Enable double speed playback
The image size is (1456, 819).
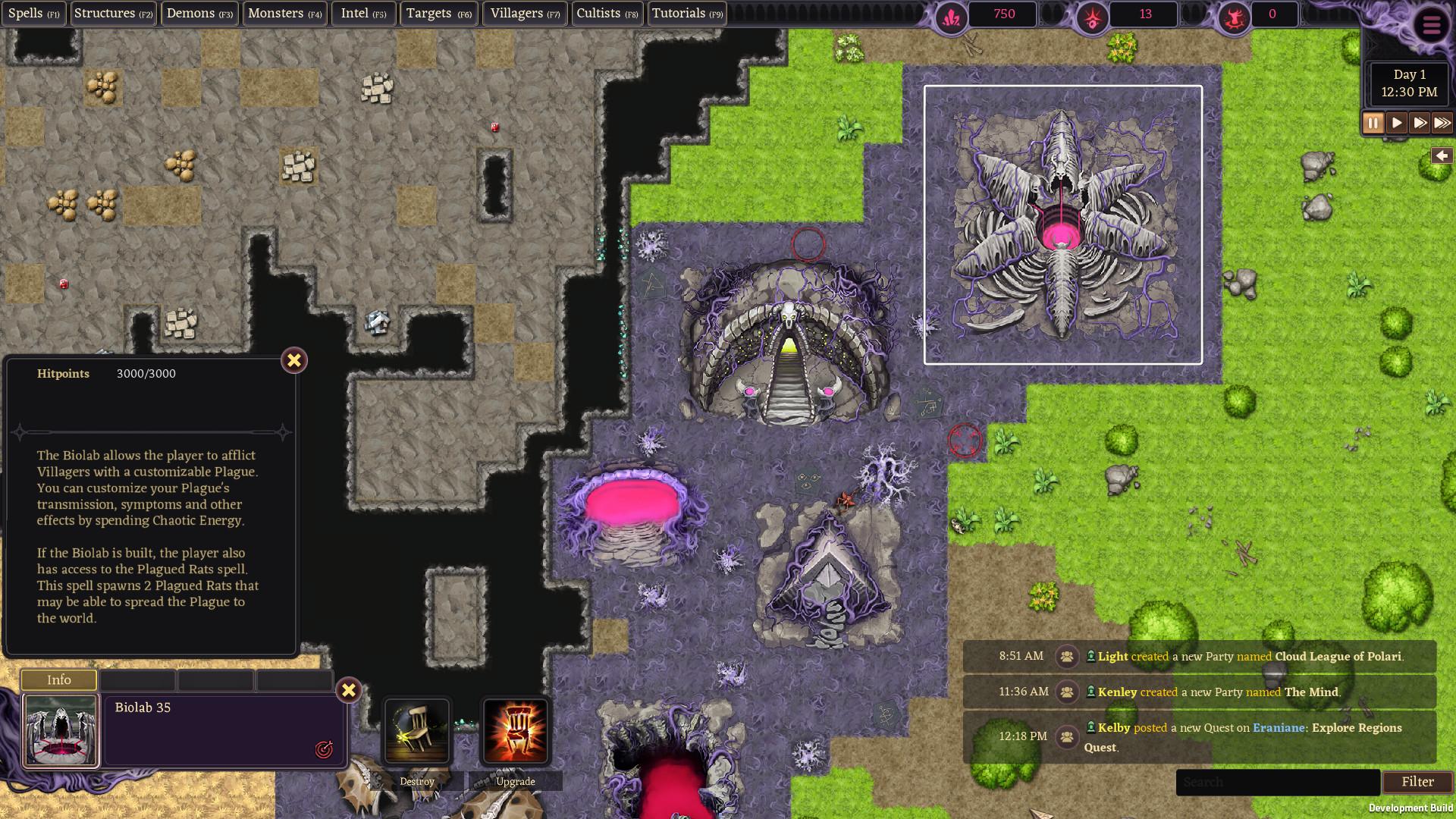point(1419,122)
